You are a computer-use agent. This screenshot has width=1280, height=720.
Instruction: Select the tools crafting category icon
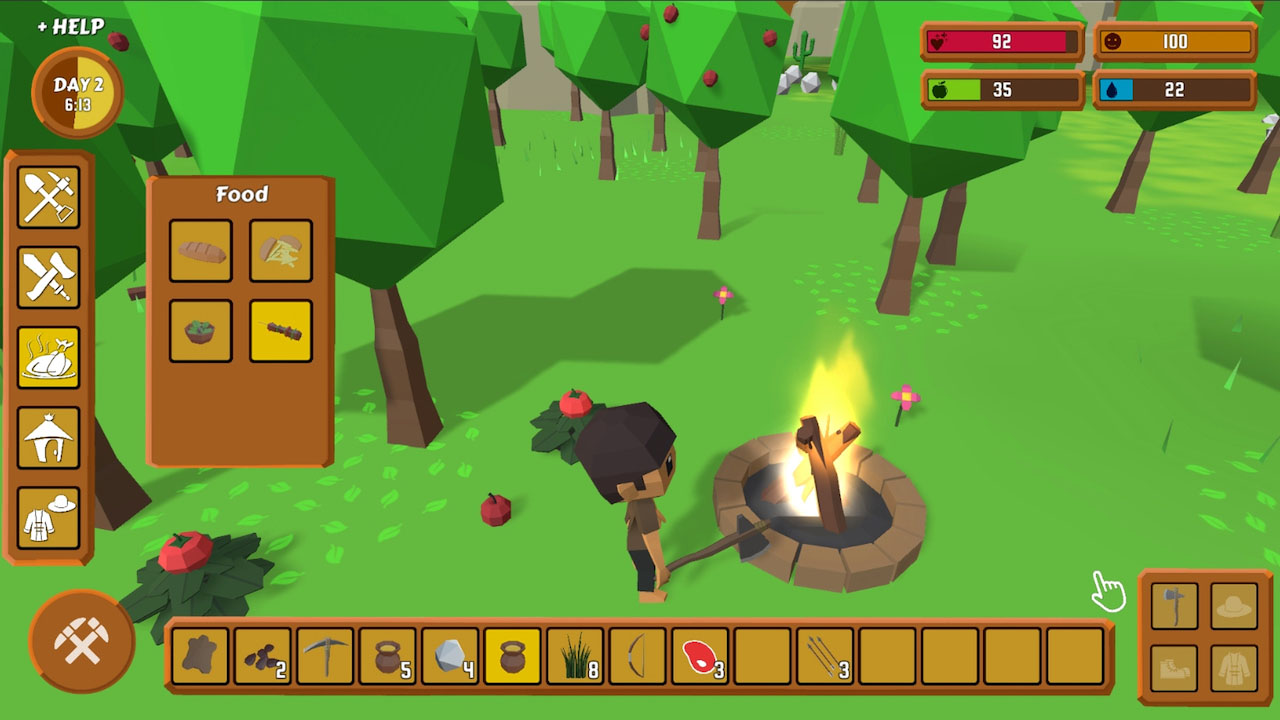49,197
